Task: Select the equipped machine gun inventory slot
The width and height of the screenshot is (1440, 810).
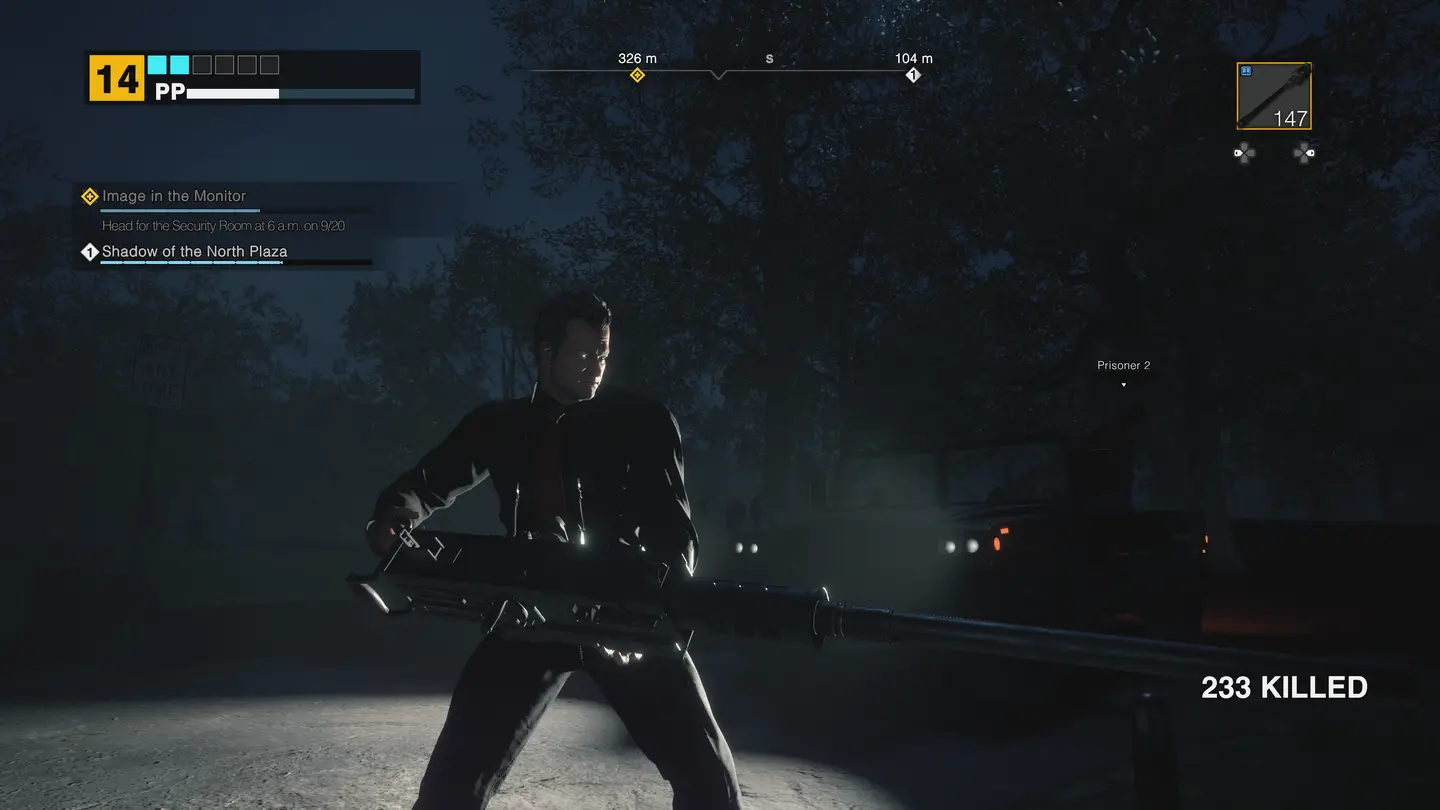Action: 1273,97
